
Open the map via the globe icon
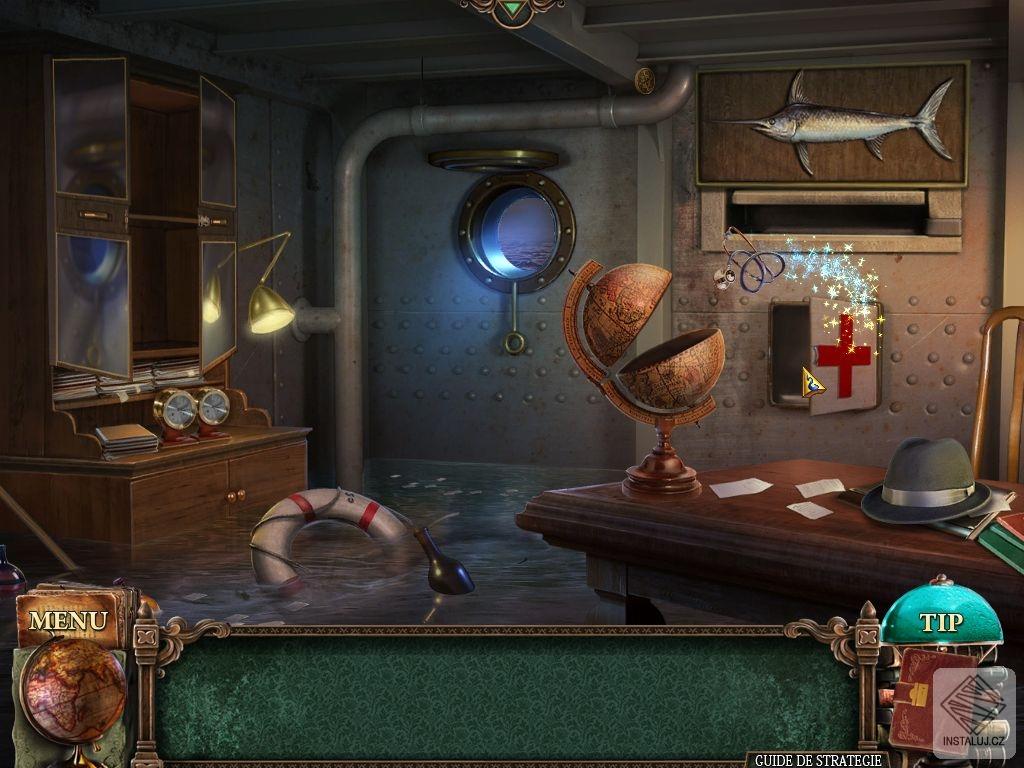74,690
